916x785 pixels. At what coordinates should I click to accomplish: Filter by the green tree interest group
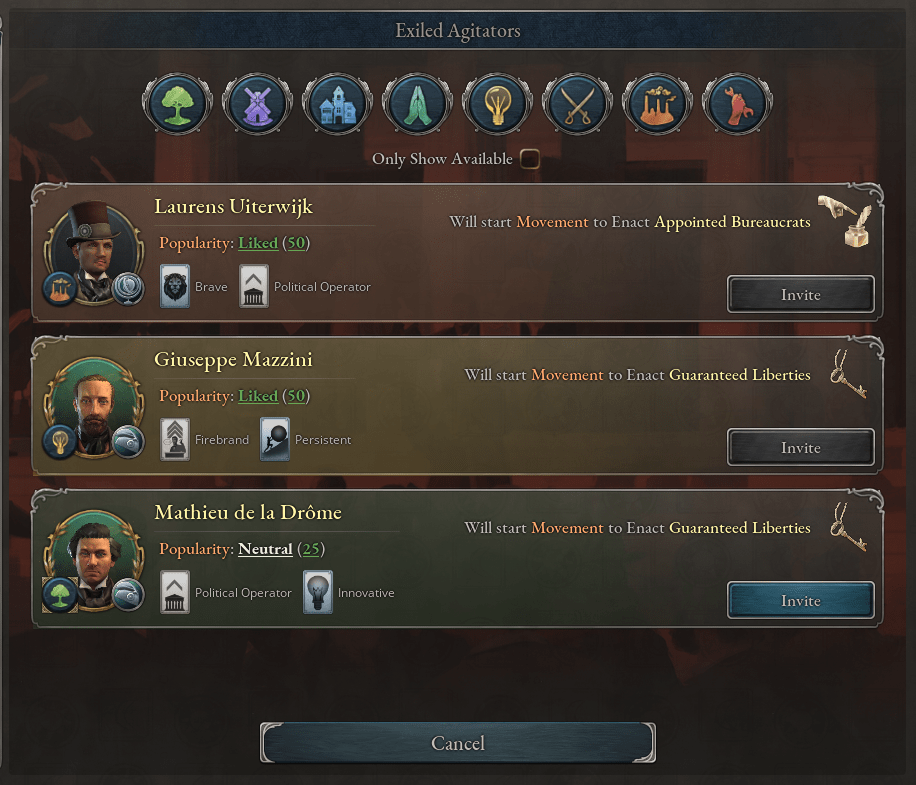177,103
